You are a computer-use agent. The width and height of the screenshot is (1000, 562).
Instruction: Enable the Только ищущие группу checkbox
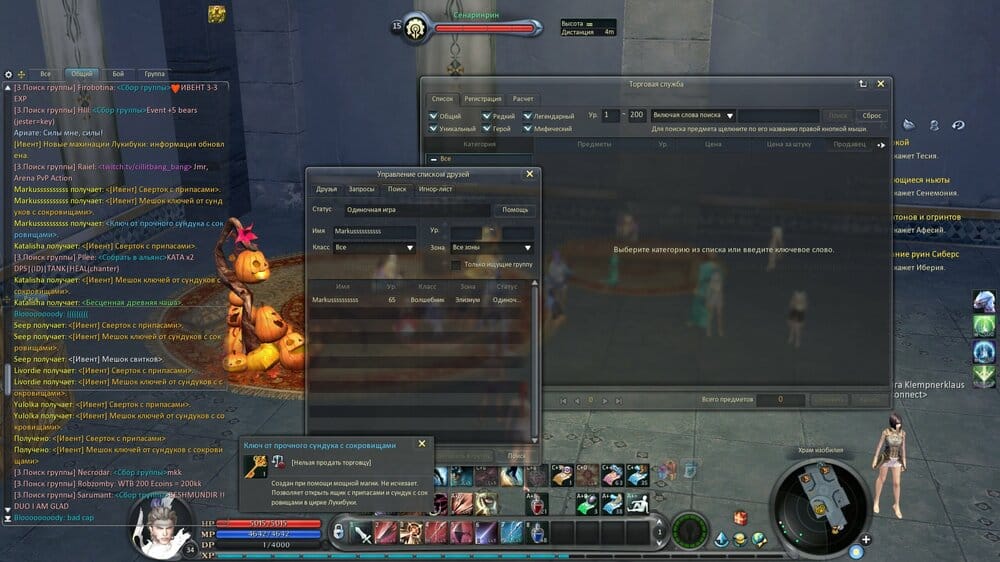click(x=456, y=264)
